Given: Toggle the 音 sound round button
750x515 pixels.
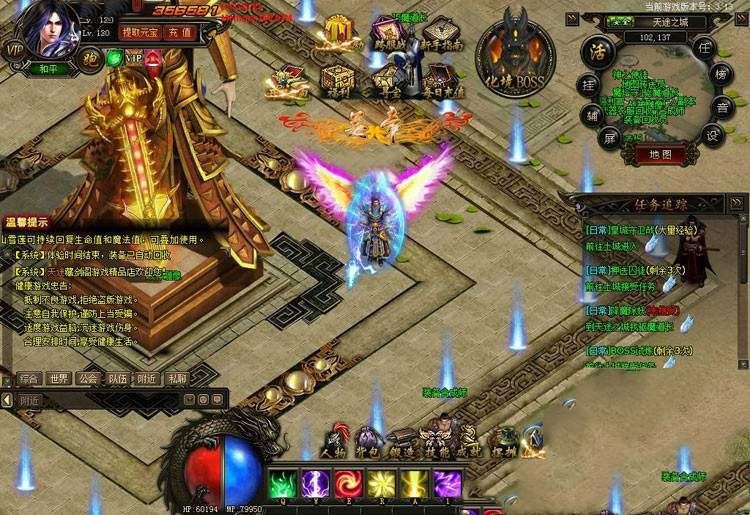Looking at the screenshot, I should [x=721, y=105].
